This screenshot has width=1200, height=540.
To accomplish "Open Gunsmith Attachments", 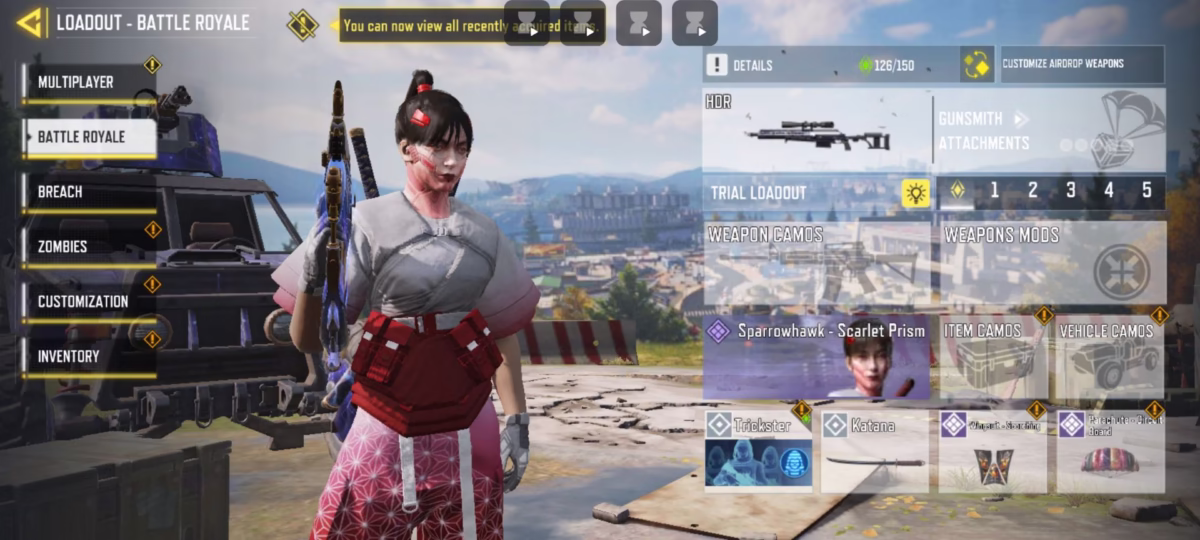I will coord(1048,131).
